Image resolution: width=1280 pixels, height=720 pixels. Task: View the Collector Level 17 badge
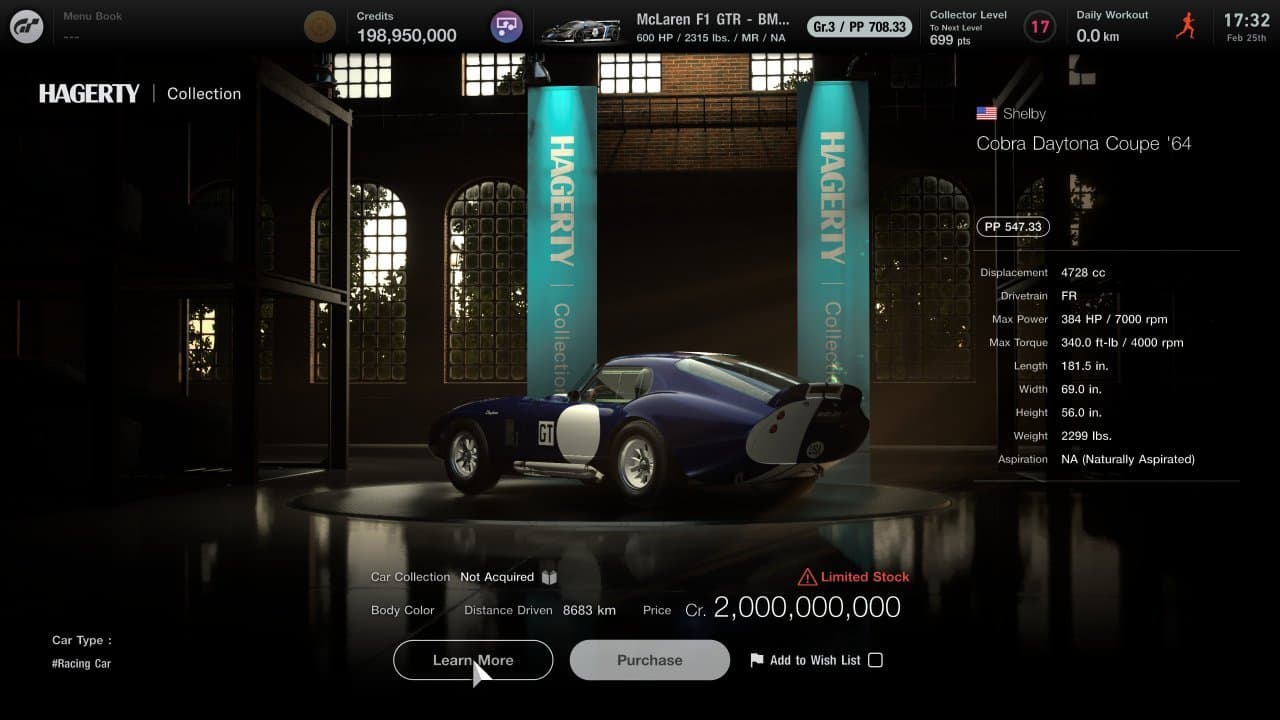pos(1040,27)
